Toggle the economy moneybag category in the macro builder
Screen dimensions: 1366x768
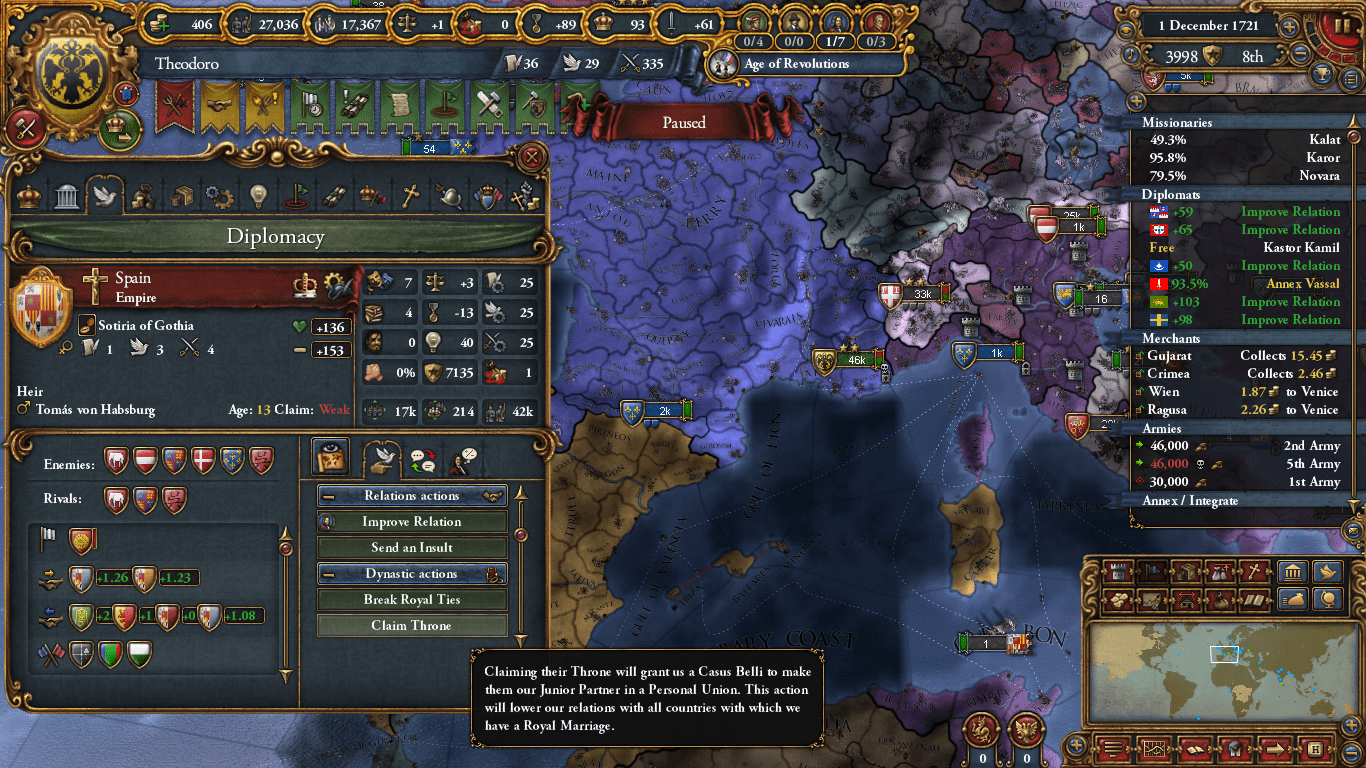point(1295,600)
